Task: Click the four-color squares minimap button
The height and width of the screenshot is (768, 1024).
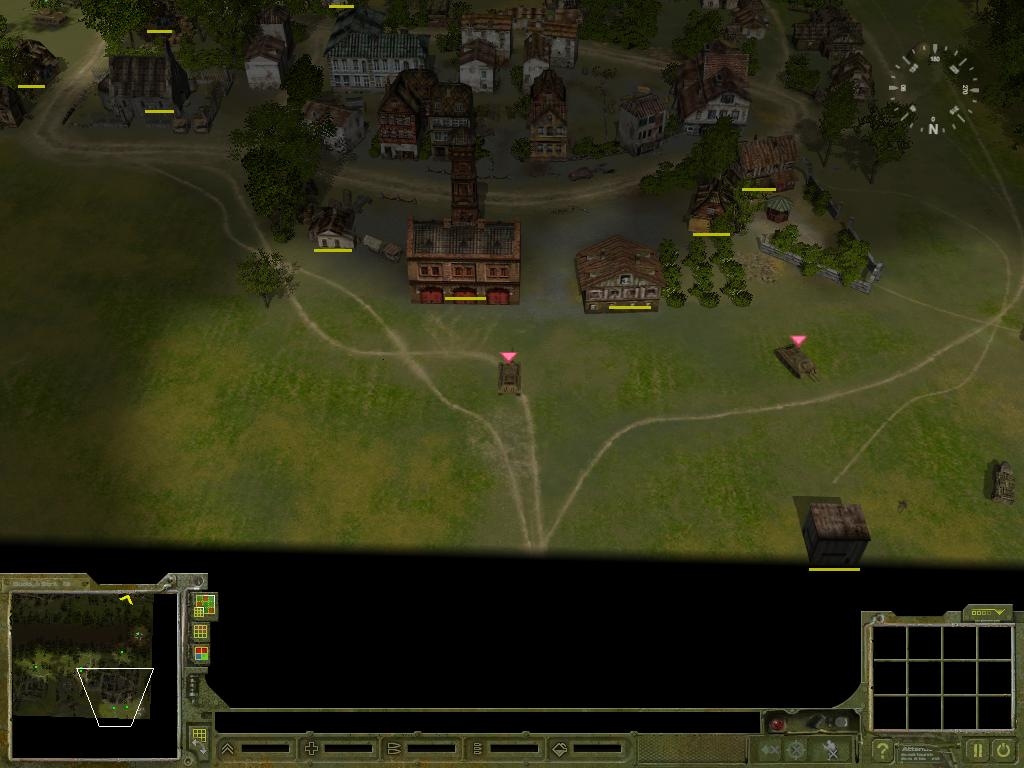Action: click(201, 654)
